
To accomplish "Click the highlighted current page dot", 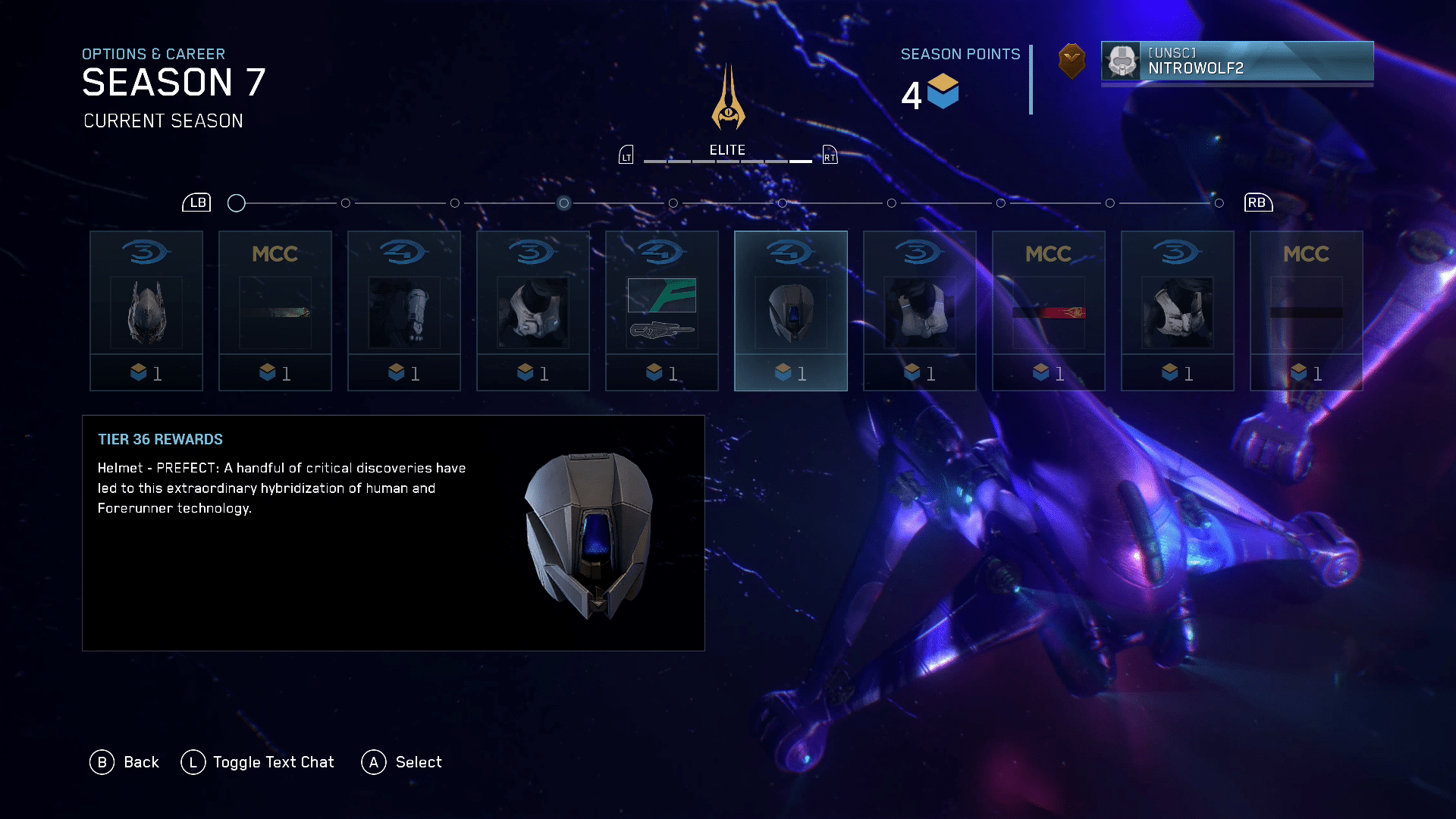I will [563, 203].
